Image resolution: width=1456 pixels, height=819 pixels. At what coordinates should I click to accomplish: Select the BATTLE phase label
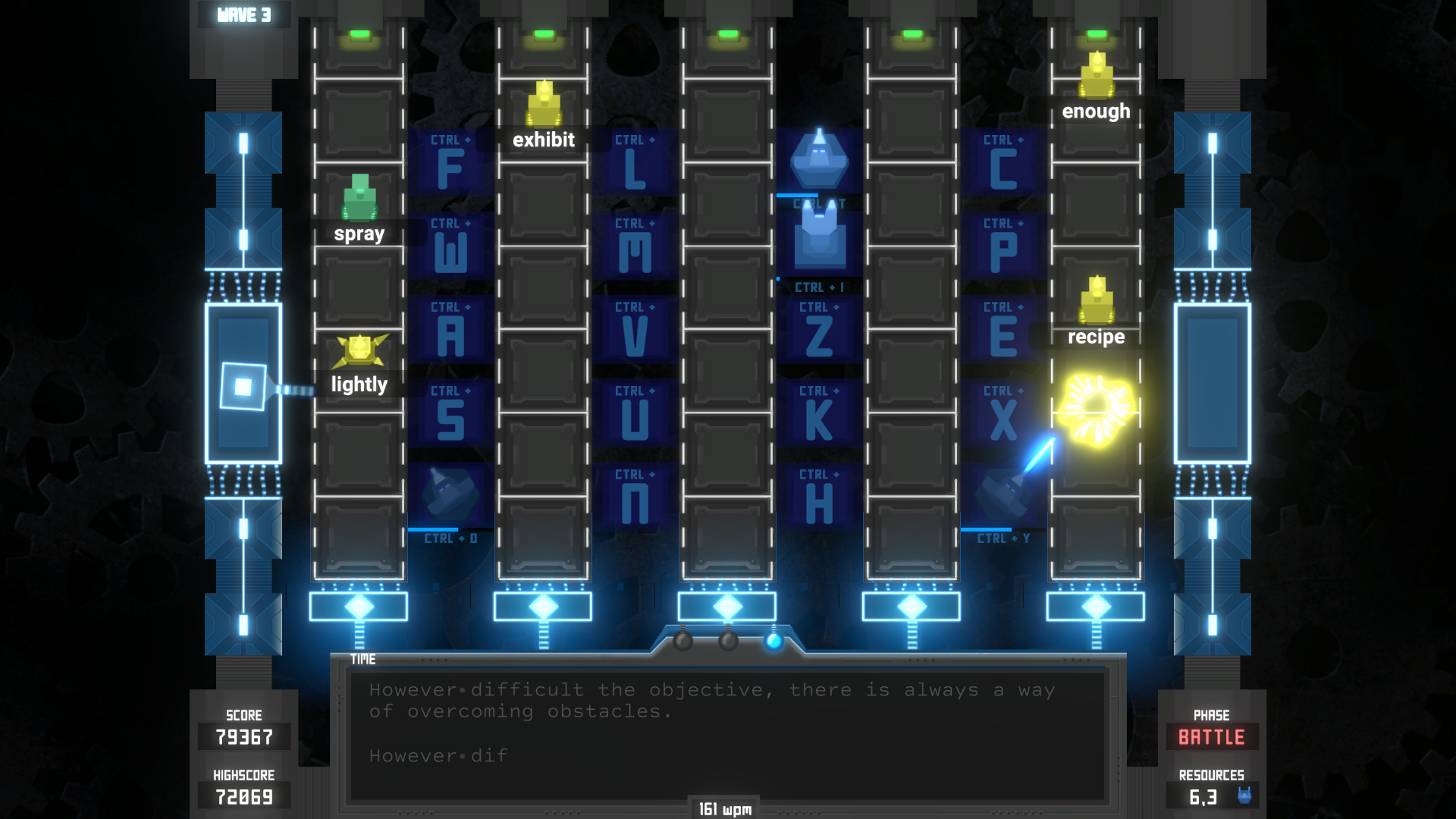point(1211,736)
